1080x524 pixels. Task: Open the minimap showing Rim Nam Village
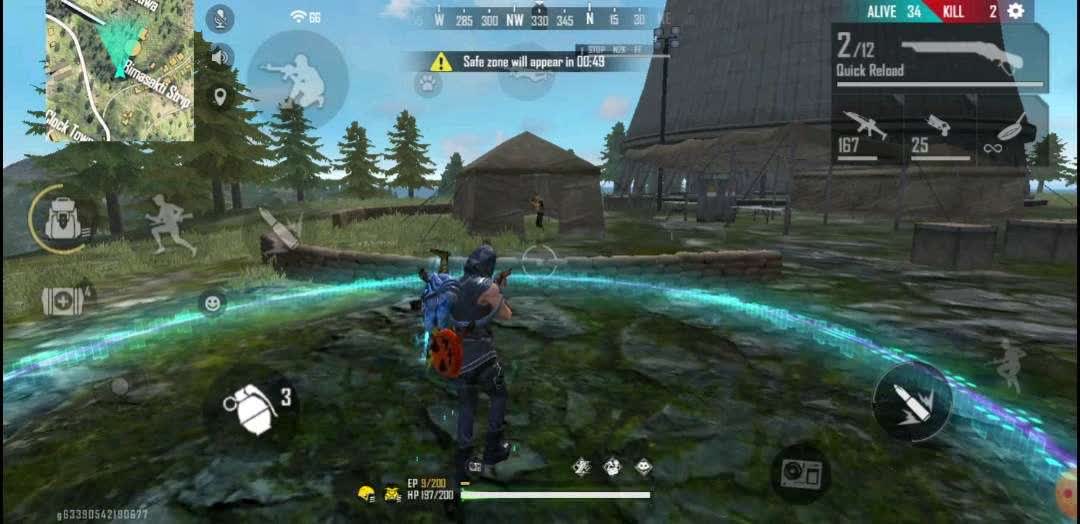click(120, 70)
